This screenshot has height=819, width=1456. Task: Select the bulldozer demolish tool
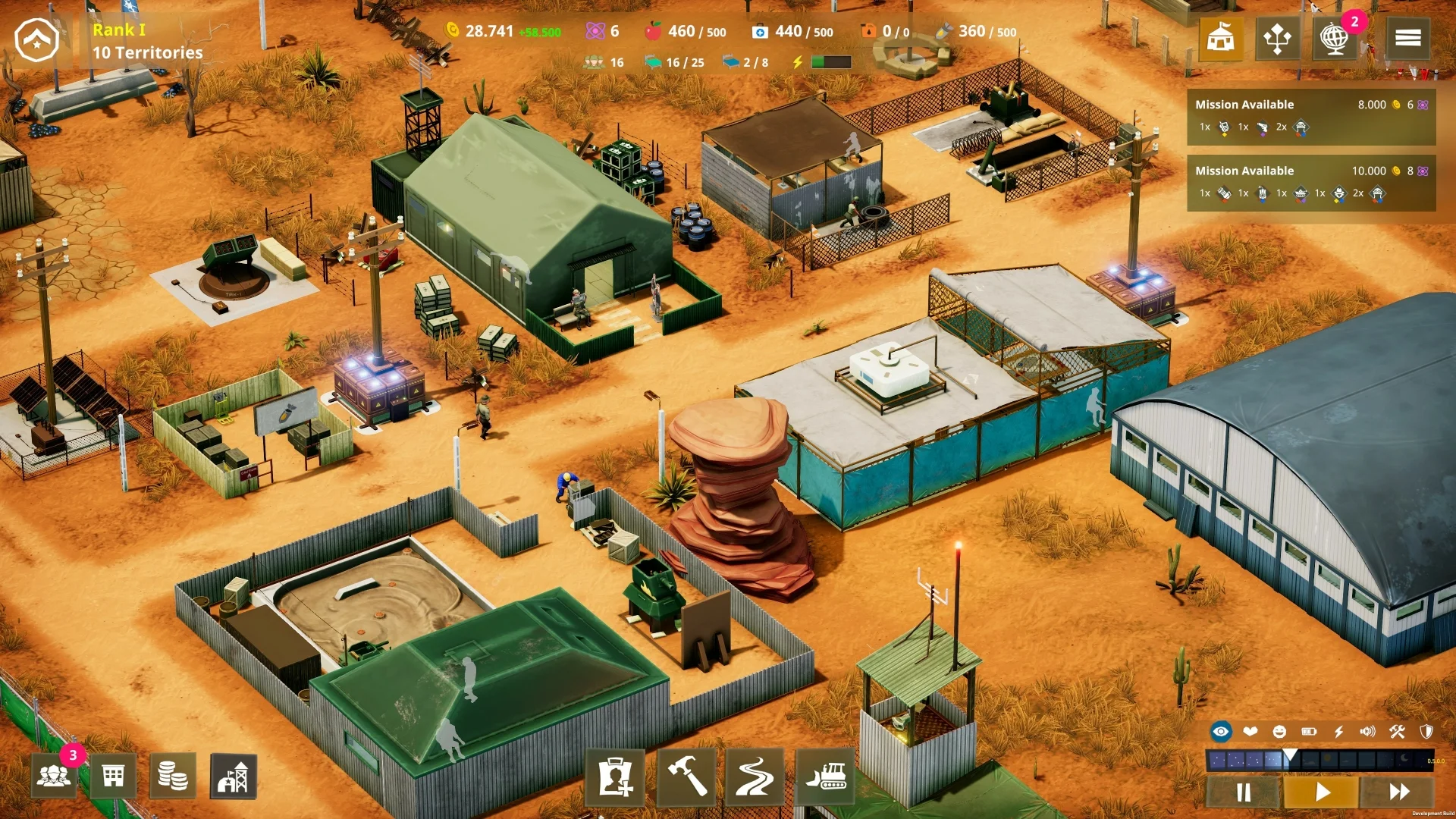(x=825, y=776)
